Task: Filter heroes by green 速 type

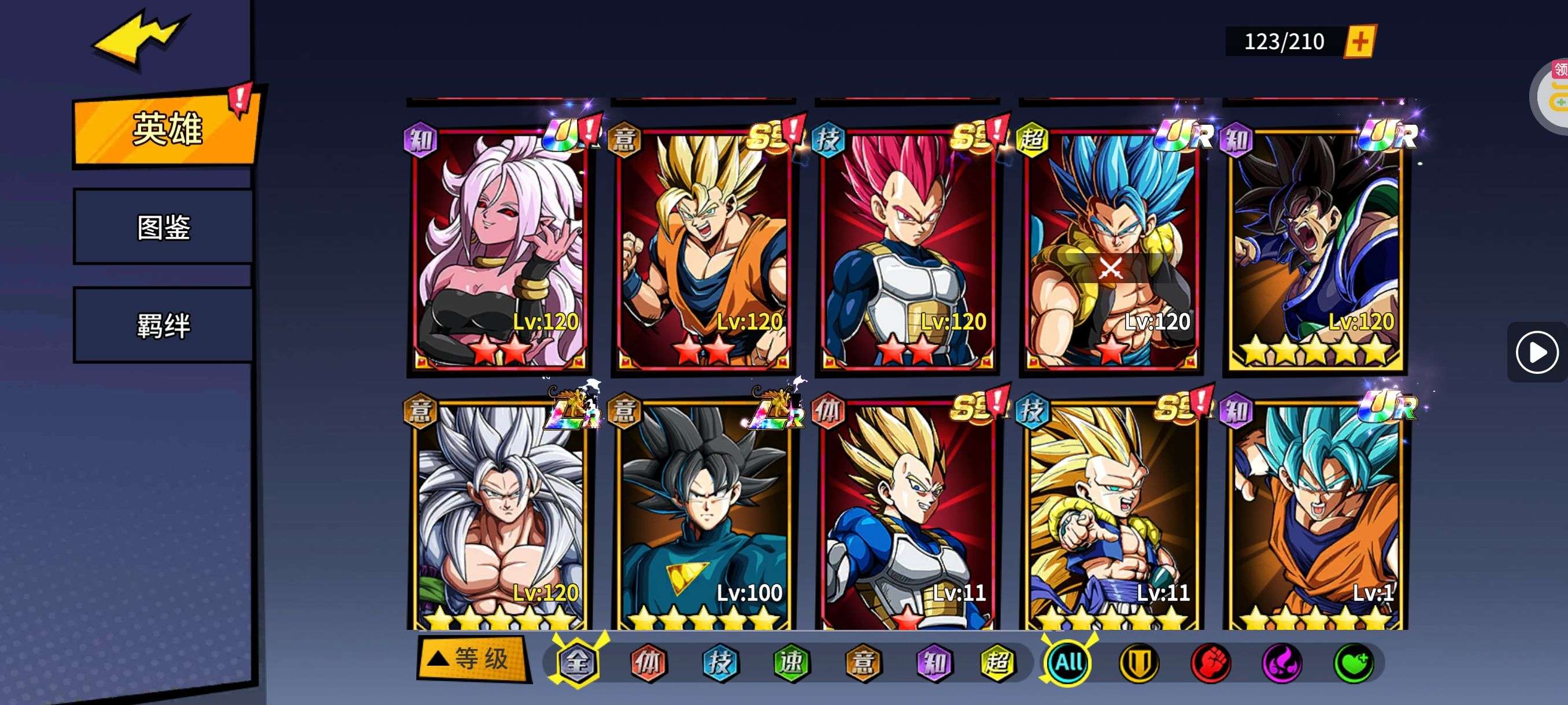Action: (x=792, y=662)
